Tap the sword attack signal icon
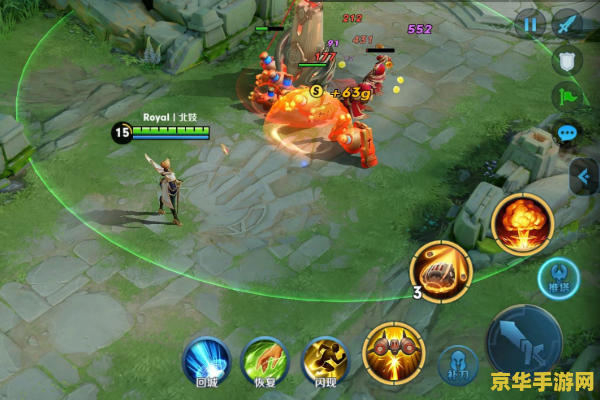The image size is (600, 400). coord(569,24)
